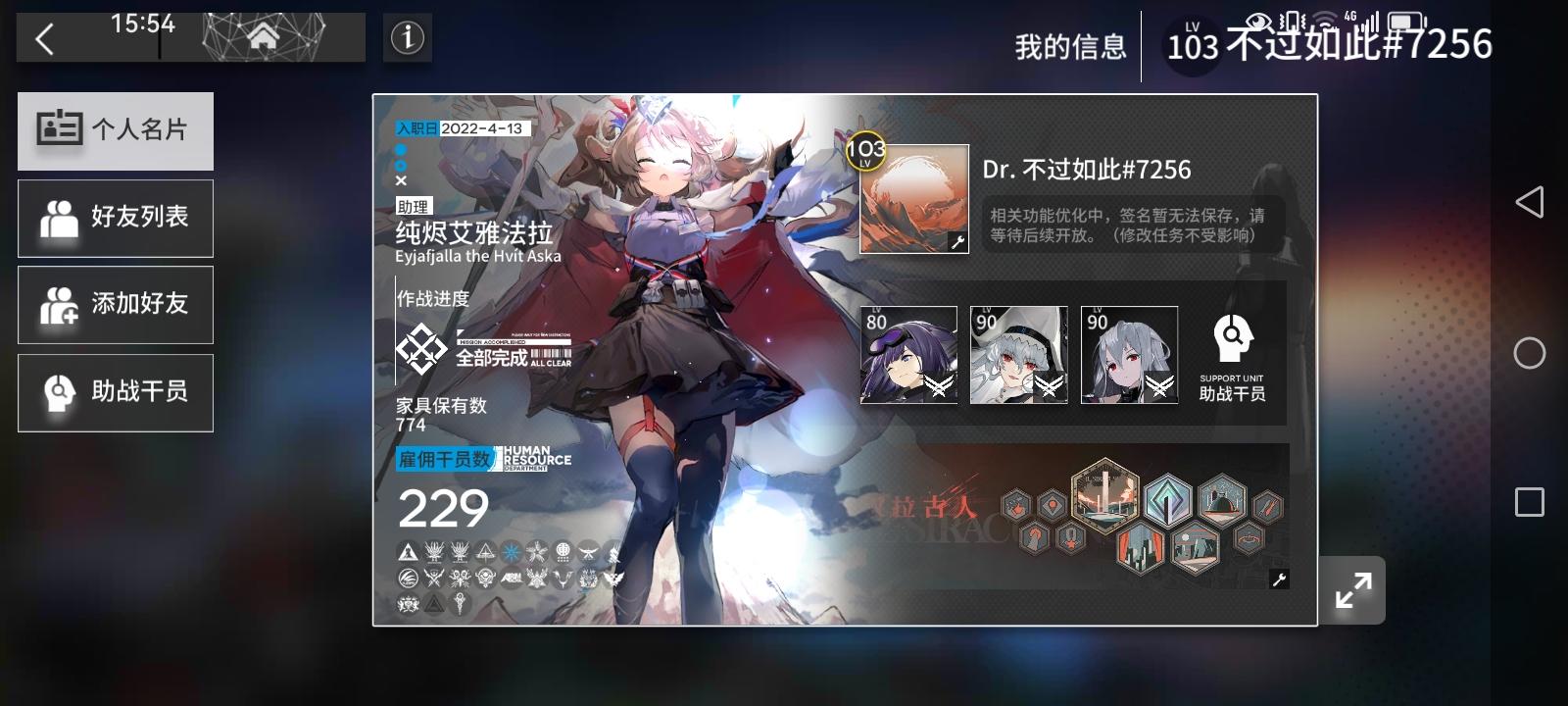Image resolution: width=1568 pixels, height=706 pixels.
Task: Tap the add-friend person icon beside 添加好友
Action: coord(59,304)
